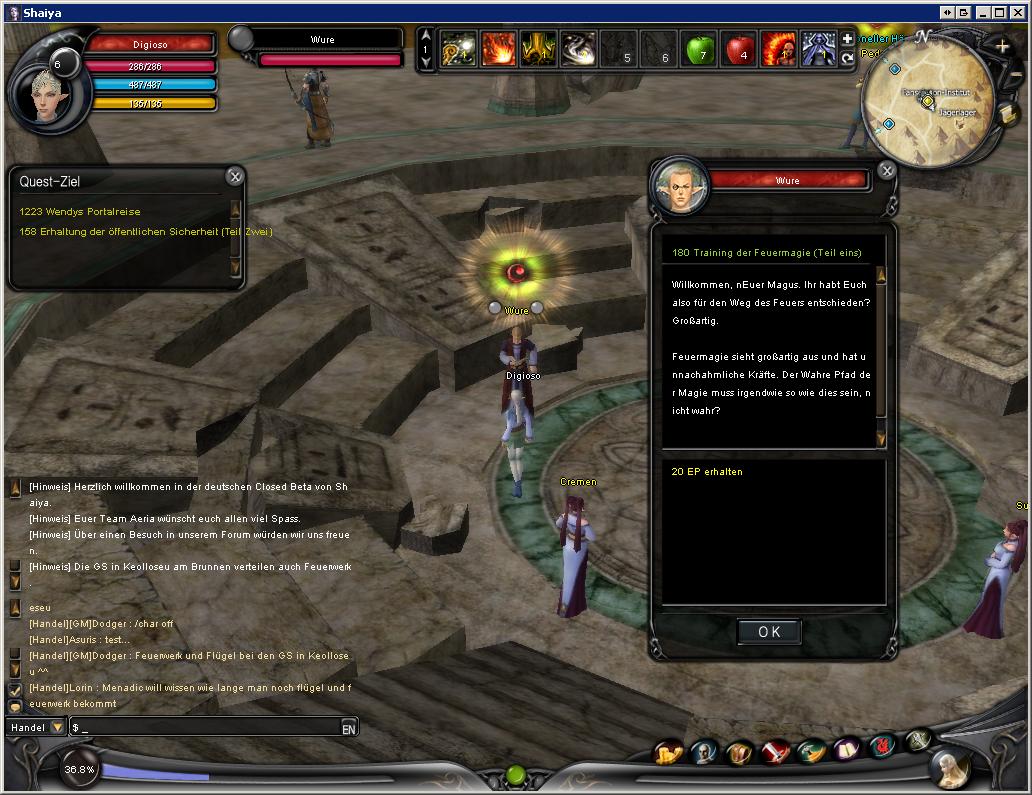The width and height of the screenshot is (1032, 795).
Task: Select quest 158 Erhaltung der öffentlichen Sicherheit
Action: [x=145, y=232]
